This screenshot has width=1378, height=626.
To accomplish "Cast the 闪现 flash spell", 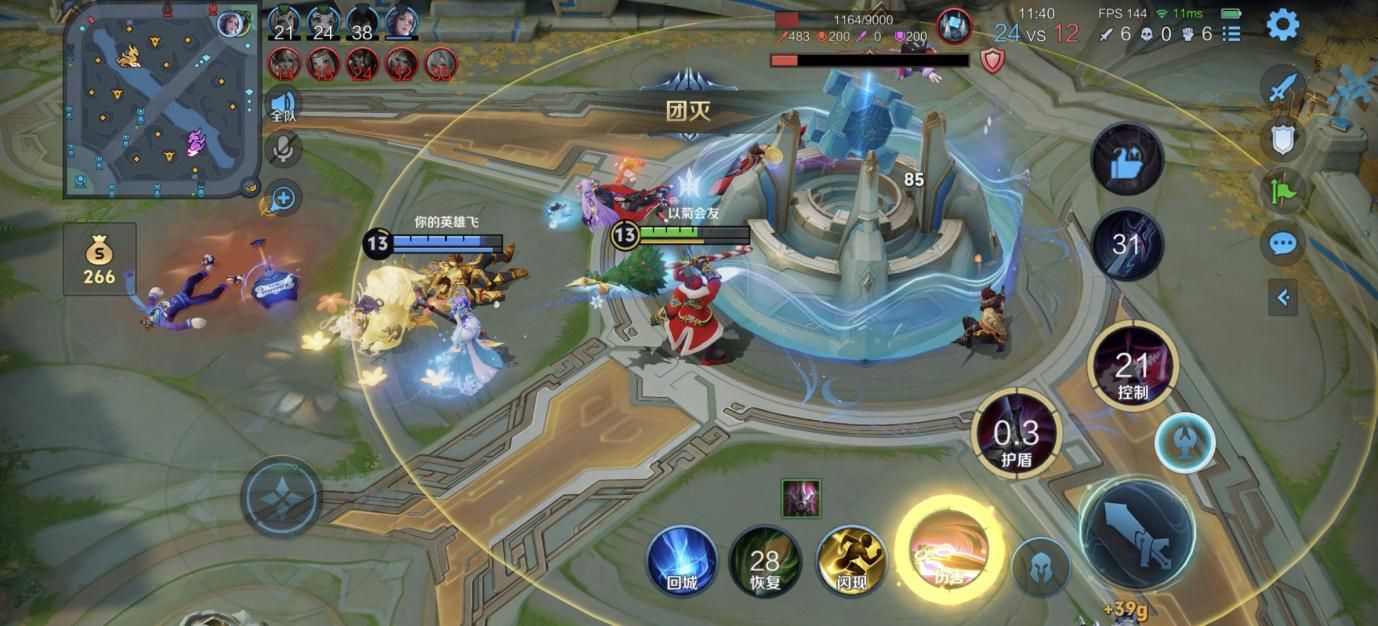I will pyautogui.click(x=851, y=560).
